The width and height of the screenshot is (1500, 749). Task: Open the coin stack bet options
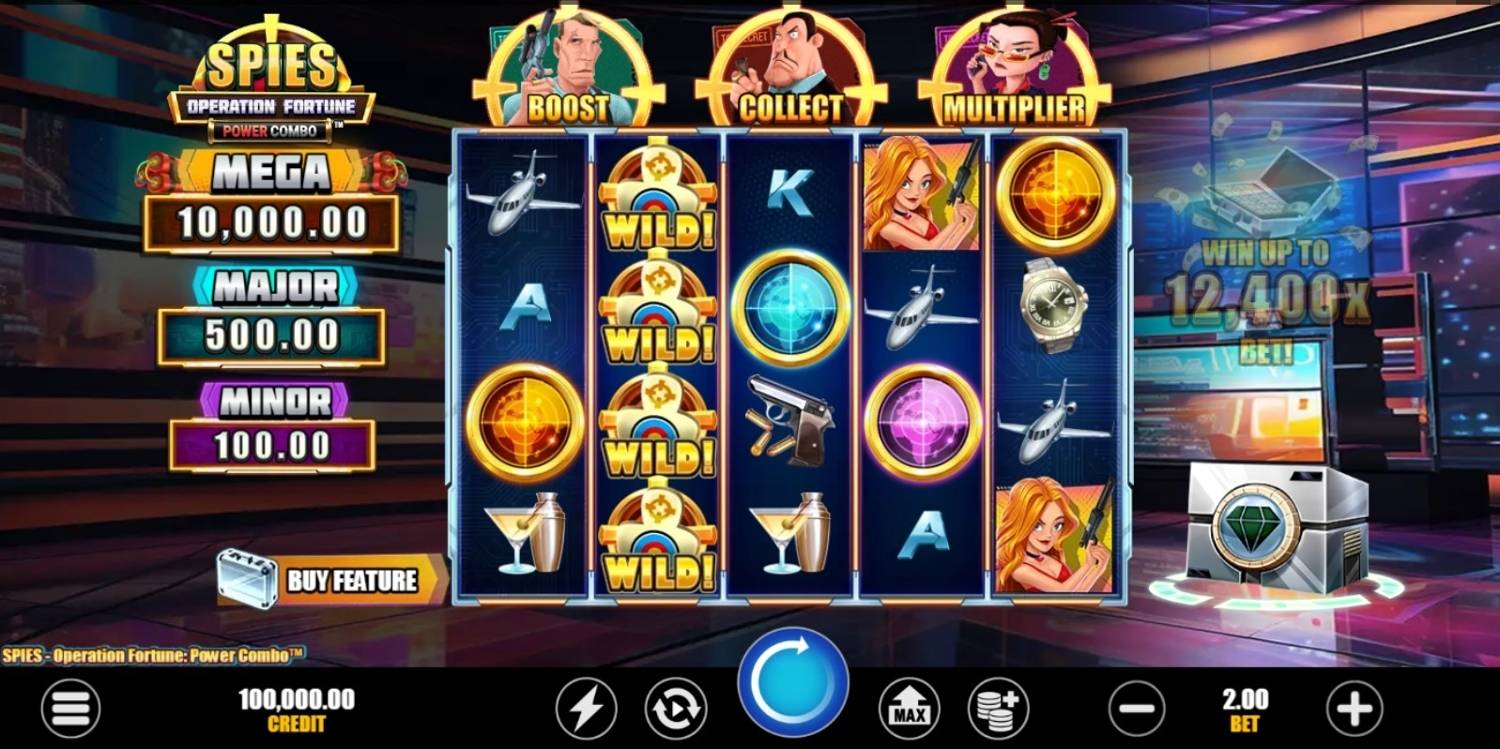(998, 709)
